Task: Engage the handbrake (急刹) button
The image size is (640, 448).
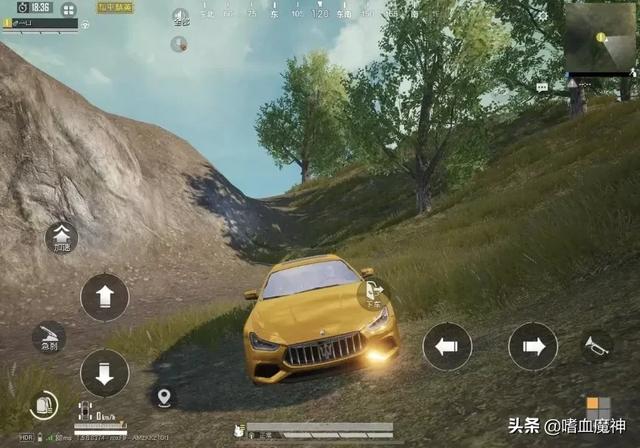Action: click(x=48, y=337)
